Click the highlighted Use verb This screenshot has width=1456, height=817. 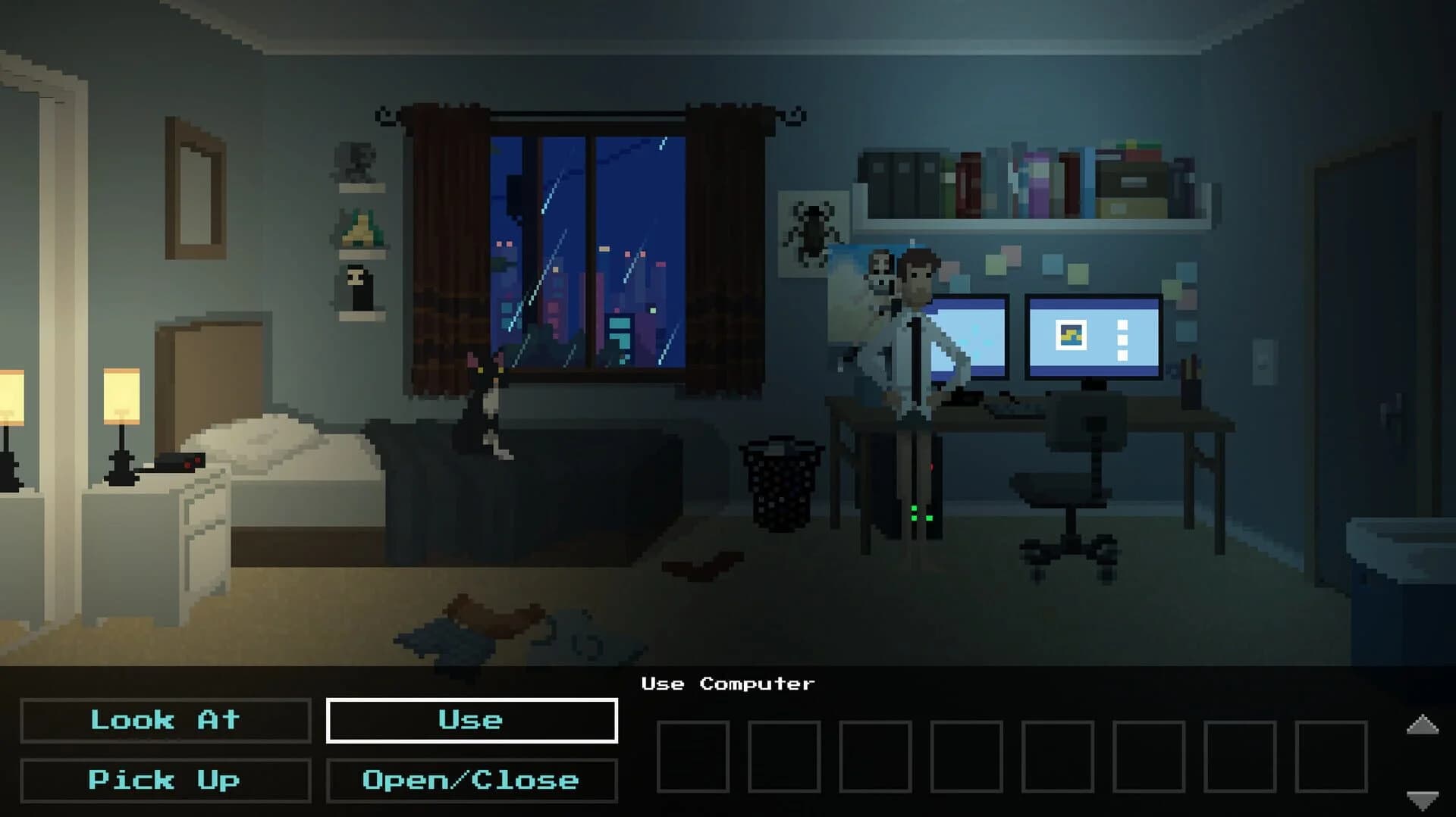coord(471,721)
